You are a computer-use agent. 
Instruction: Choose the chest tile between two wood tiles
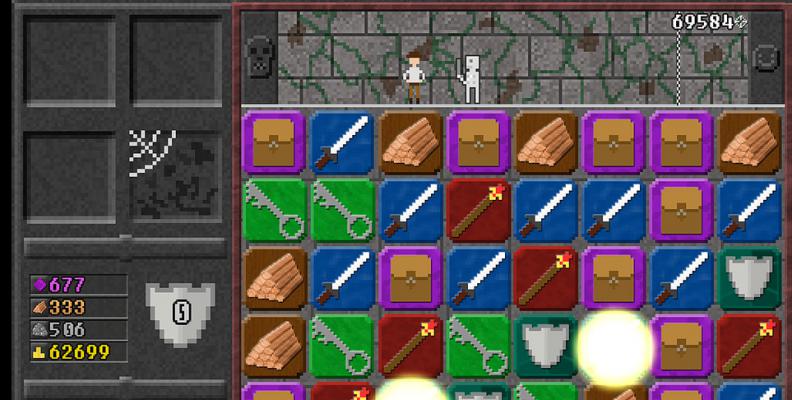(x=479, y=142)
